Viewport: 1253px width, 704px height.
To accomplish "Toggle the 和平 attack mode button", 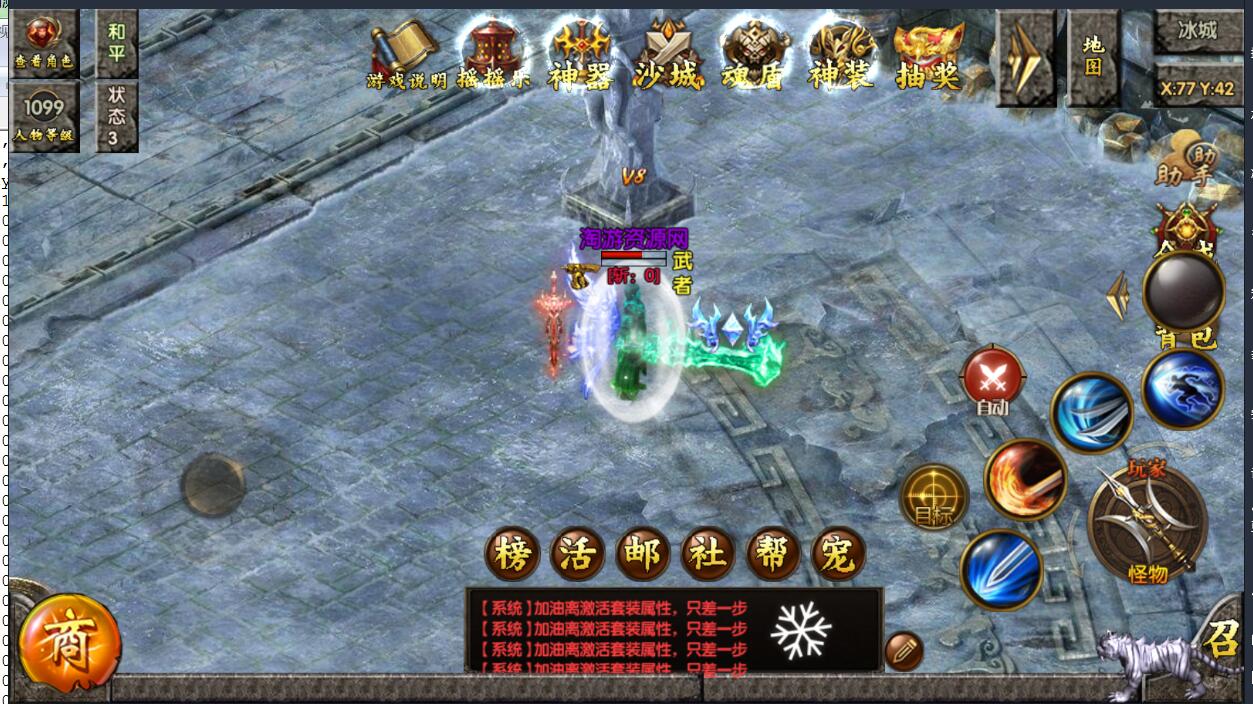I will [x=117, y=43].
